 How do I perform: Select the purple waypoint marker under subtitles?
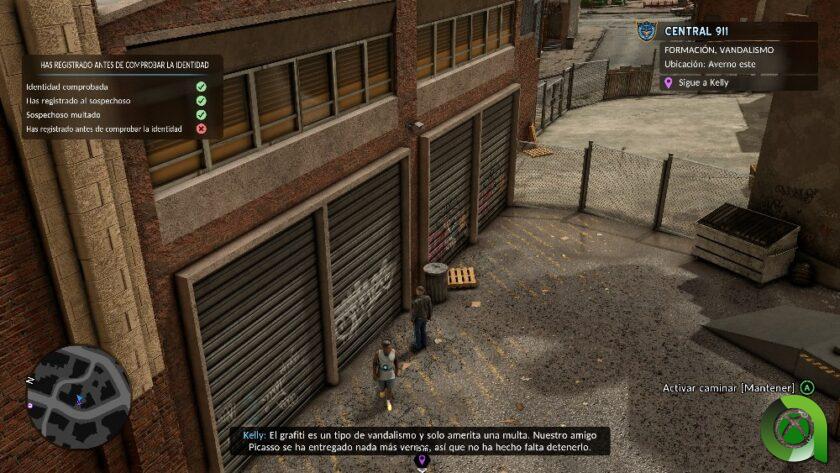coord(421,460)
